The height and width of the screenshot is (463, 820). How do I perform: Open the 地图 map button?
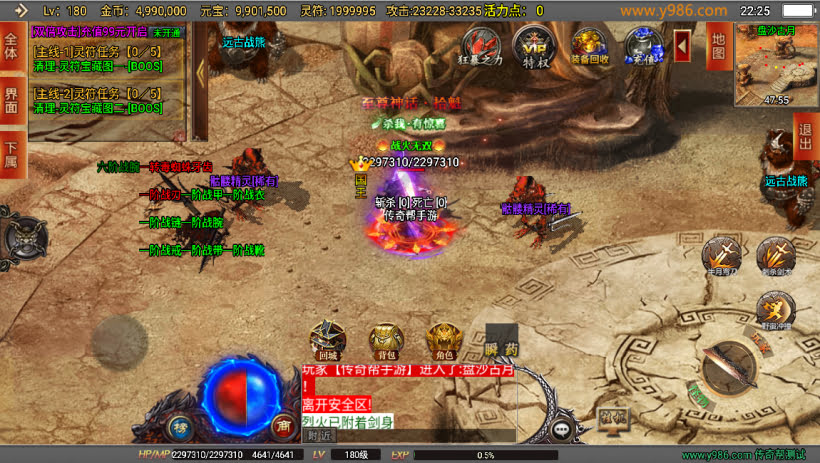[717, 46]
